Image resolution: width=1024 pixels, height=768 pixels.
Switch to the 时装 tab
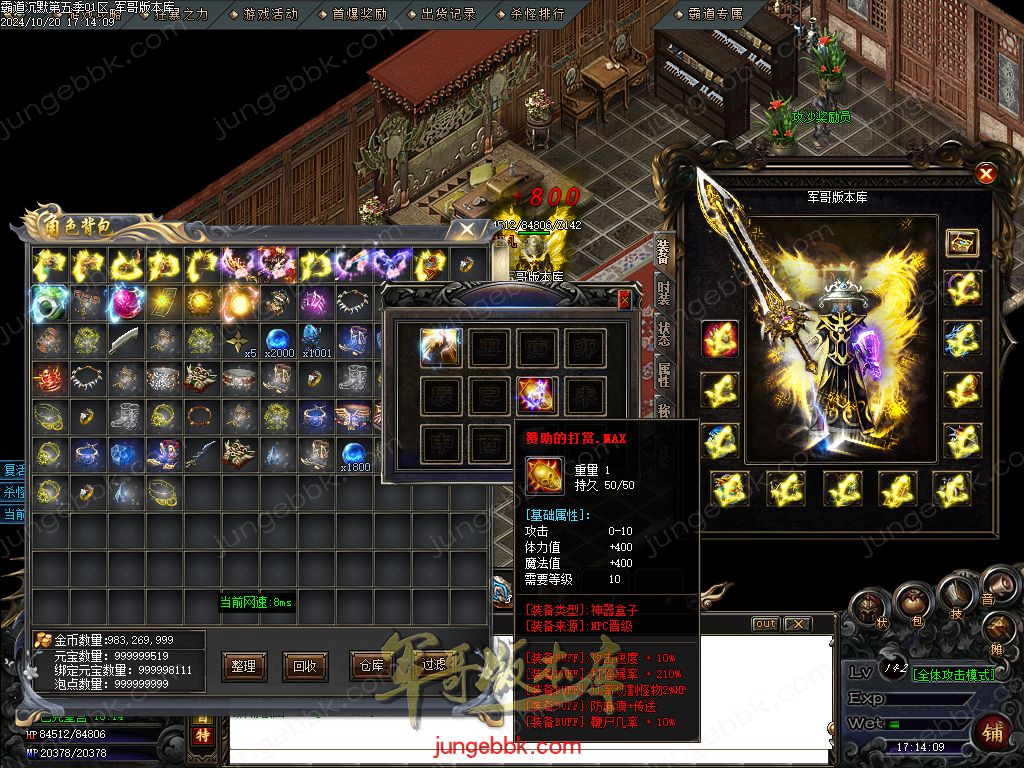tap(663, 293)
